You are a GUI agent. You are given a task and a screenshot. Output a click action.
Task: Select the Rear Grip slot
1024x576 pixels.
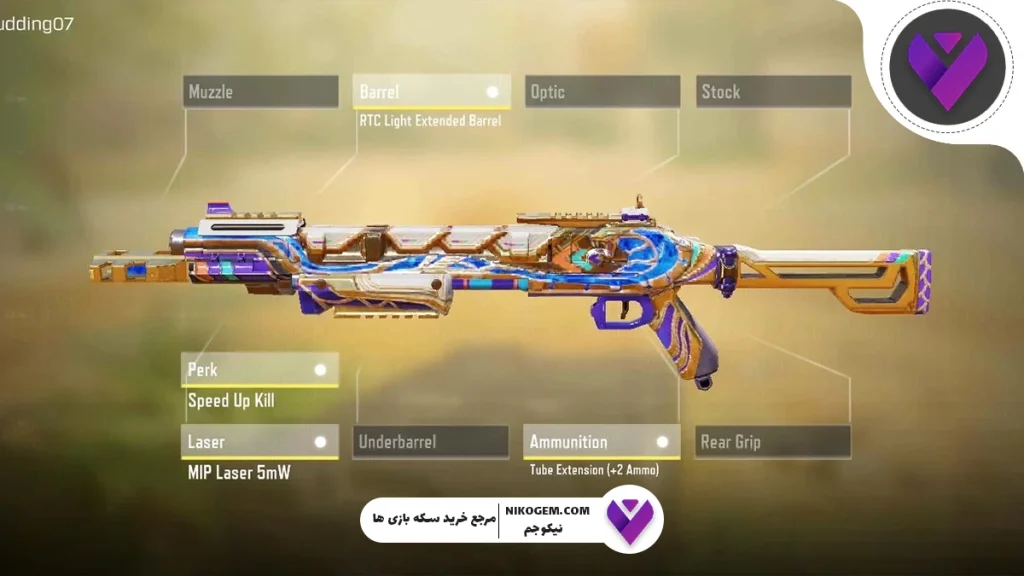click(773, 442)
